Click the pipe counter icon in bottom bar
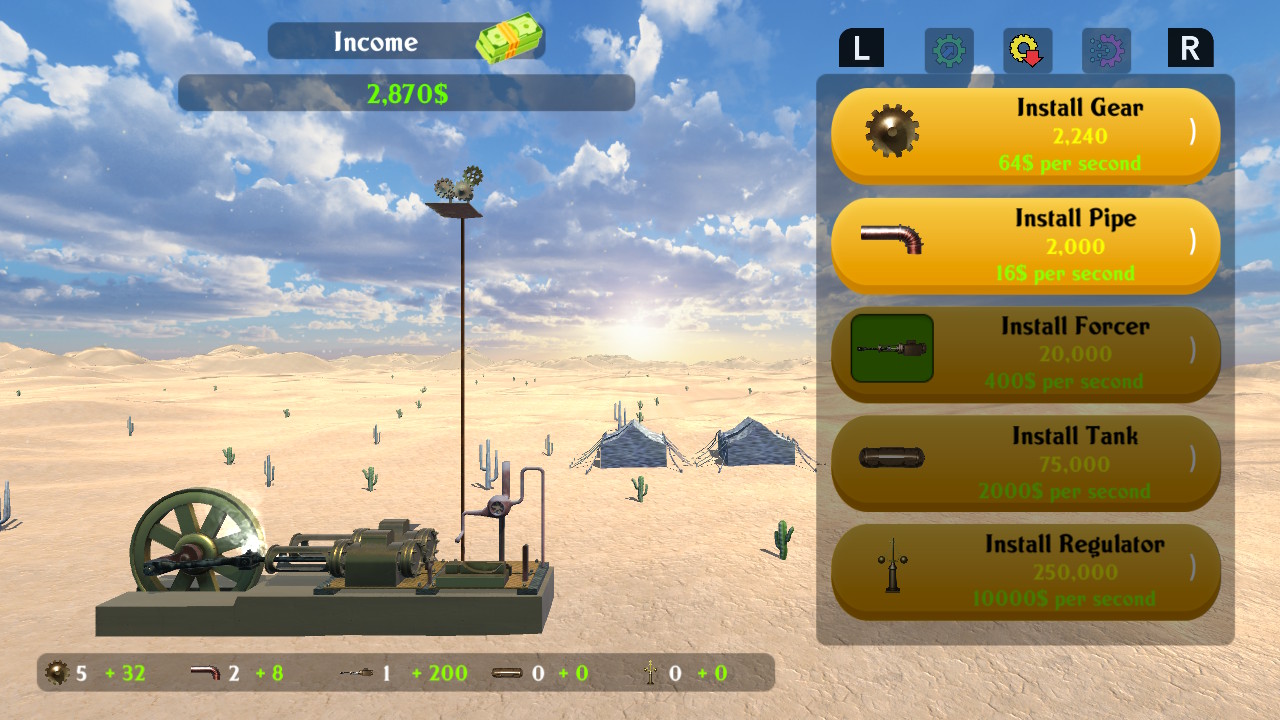Viewport: 1280px width, 720px height. pos(204,673)
